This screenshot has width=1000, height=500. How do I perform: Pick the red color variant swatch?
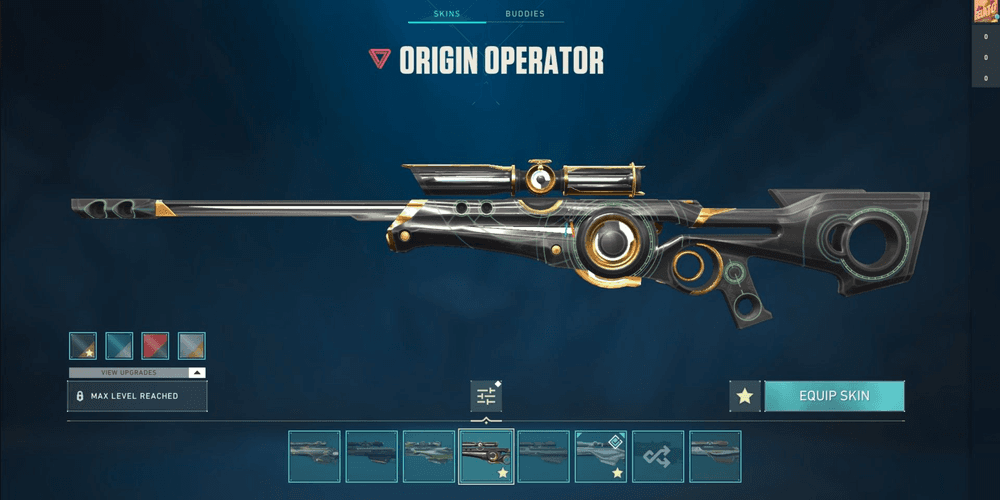155,346
